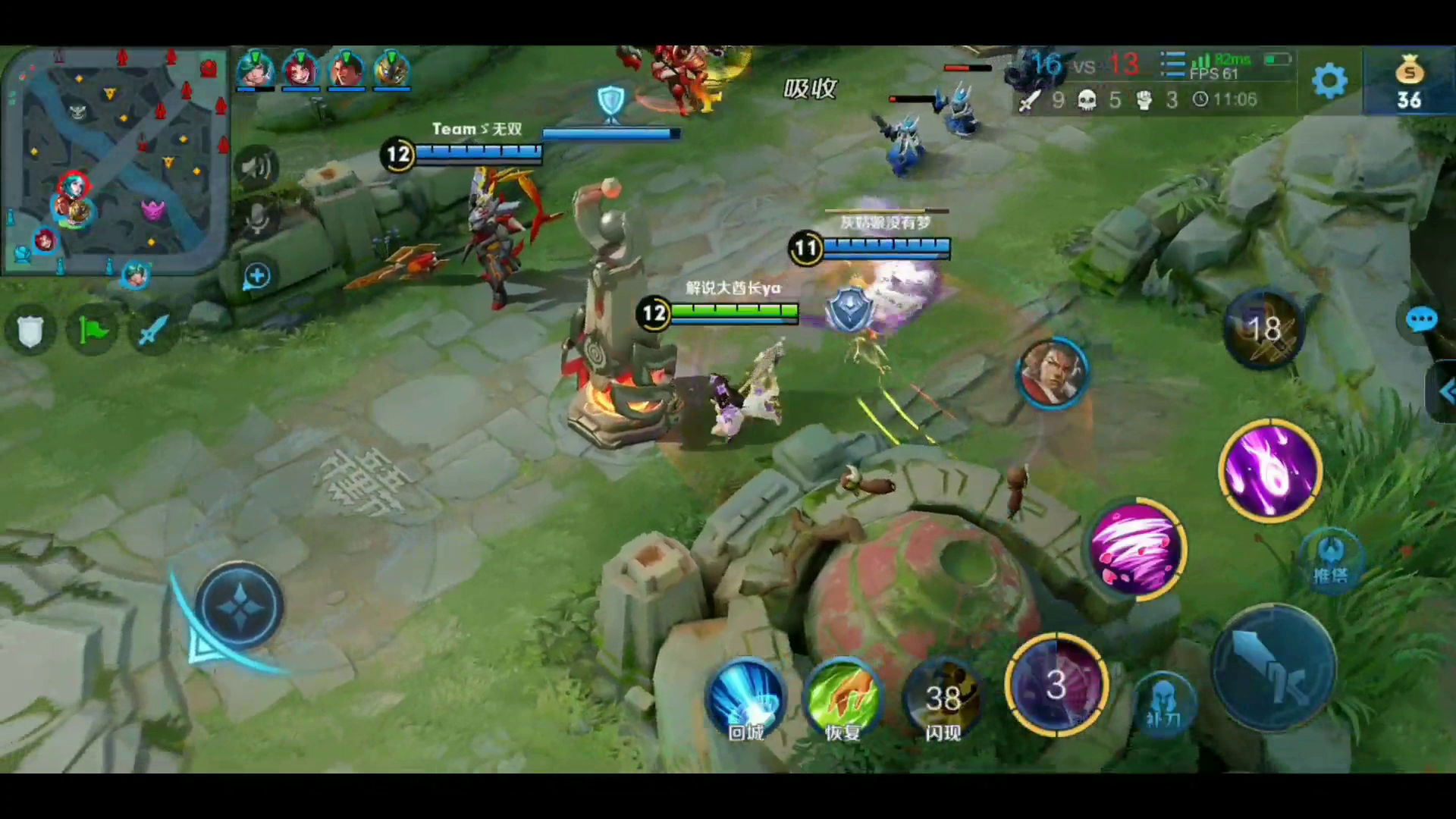Target the enemy hero portrait
1456x819 pixels.
click(x=1052, y=372)
